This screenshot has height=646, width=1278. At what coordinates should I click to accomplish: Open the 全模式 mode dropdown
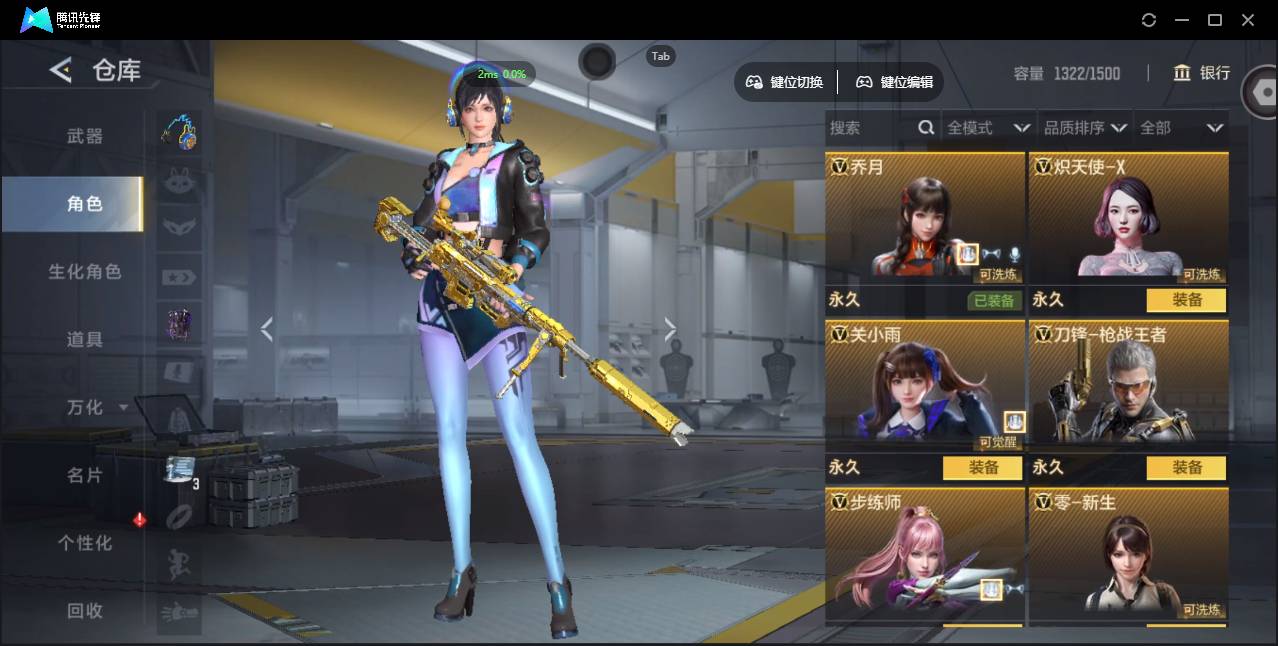point(988,128)
